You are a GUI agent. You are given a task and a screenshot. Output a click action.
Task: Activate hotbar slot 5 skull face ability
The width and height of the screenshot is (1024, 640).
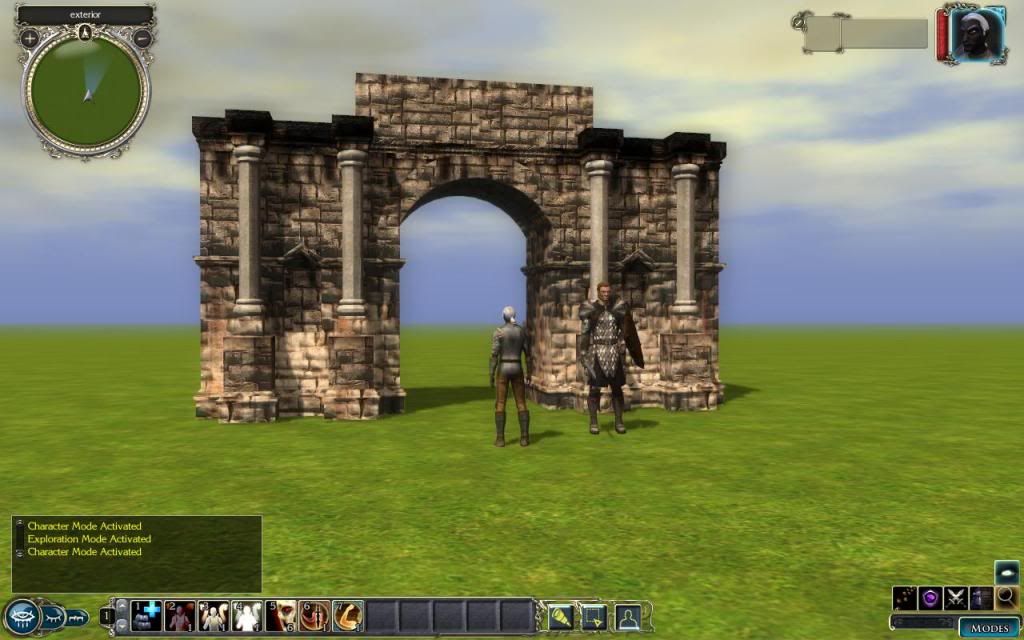(281, 615)
